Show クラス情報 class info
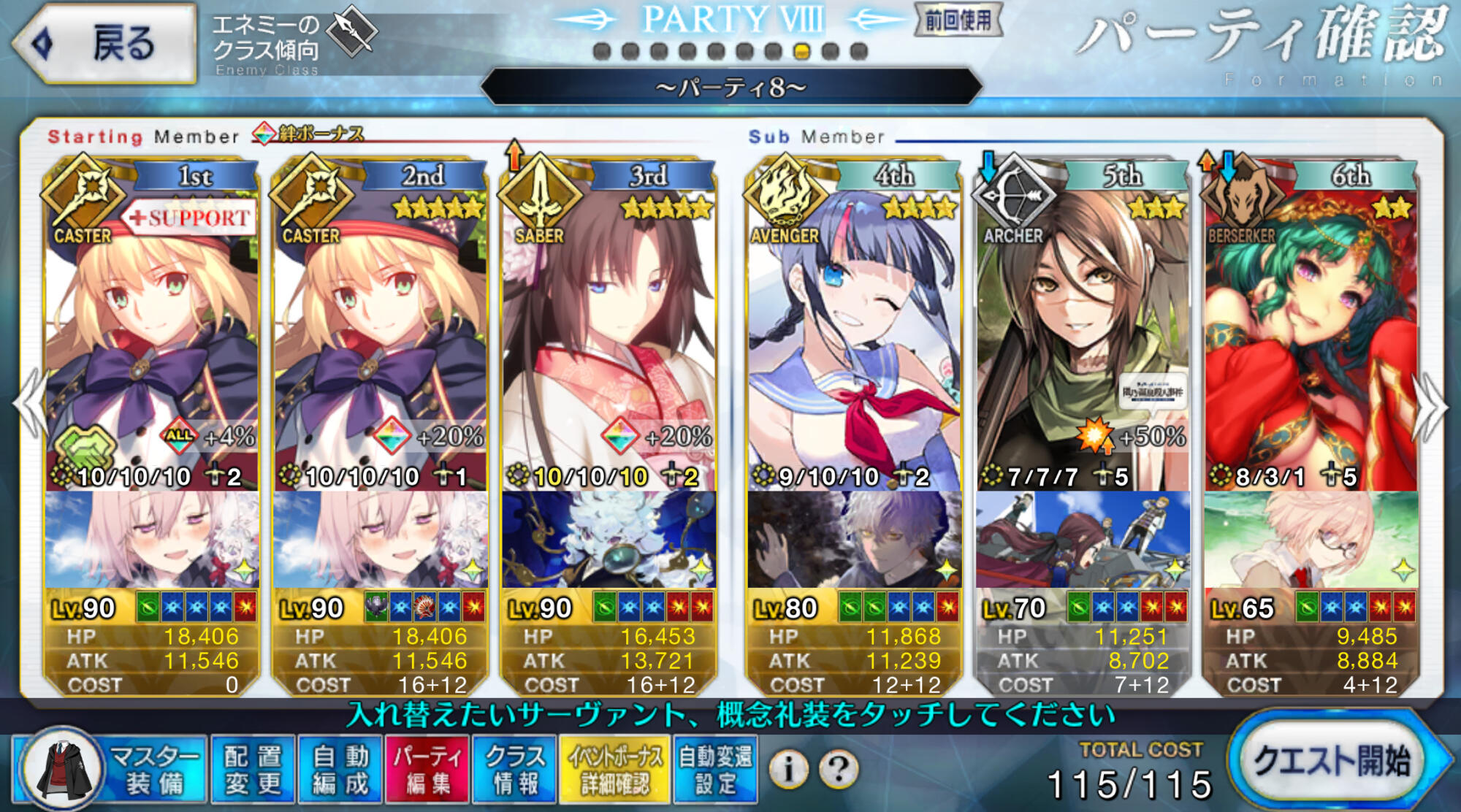Image resolution: width=1461 pixels, height=812 pixels. [x=515, y=770]
